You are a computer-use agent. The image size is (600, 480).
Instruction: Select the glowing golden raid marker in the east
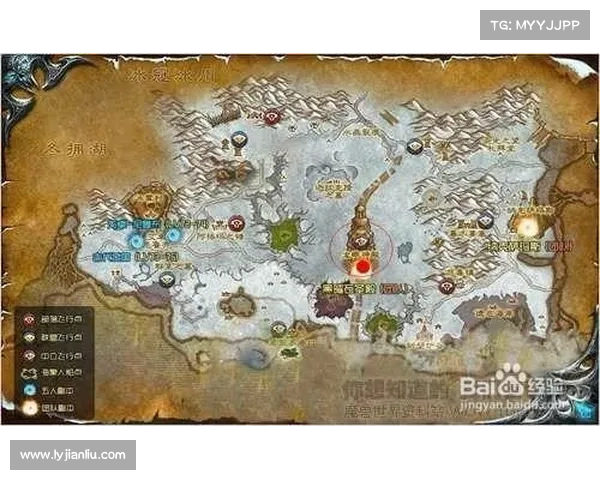pos(526,224)
